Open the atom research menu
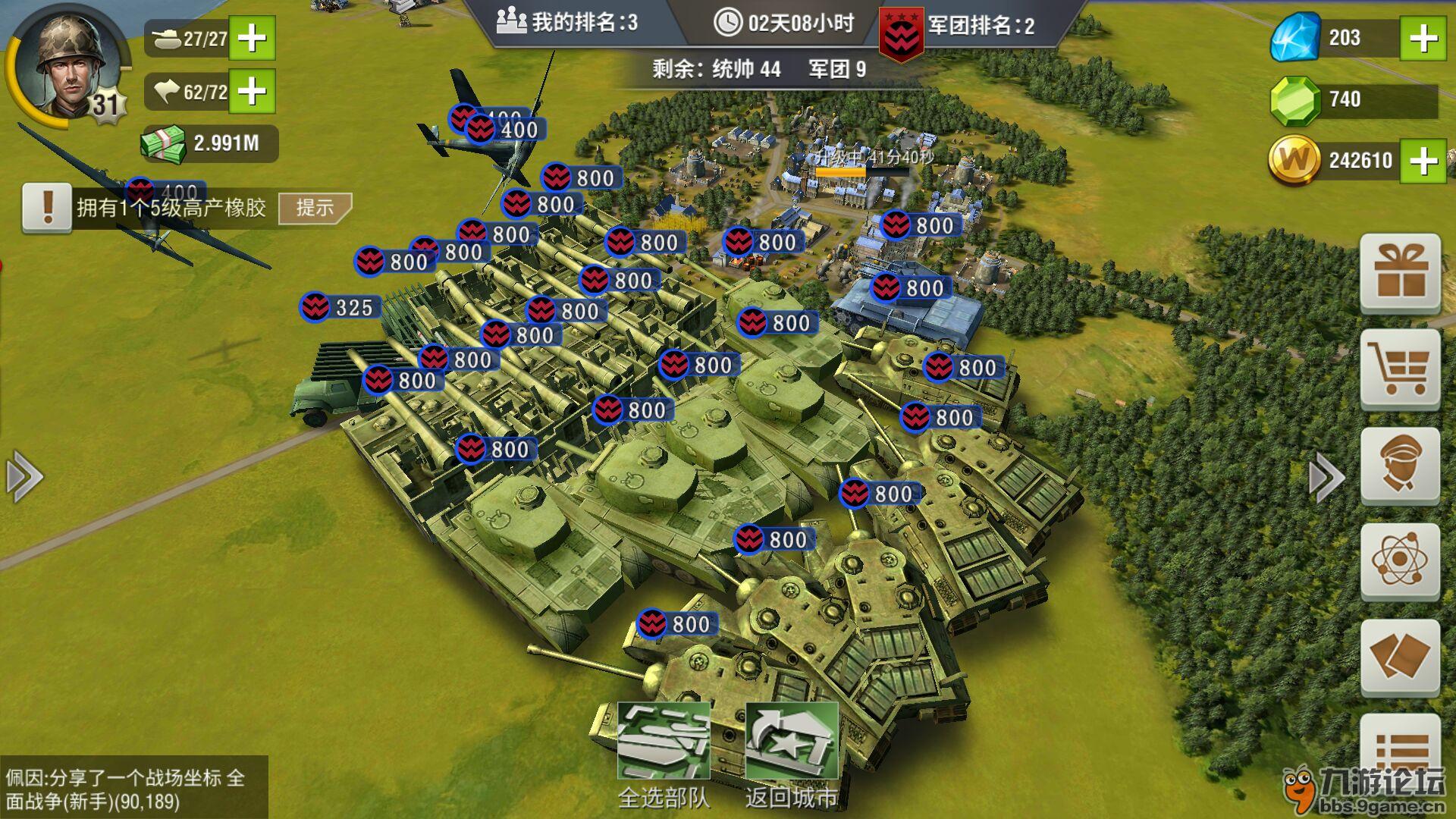The width and height of the screenshot is (1456, 819). point(1400,561)
